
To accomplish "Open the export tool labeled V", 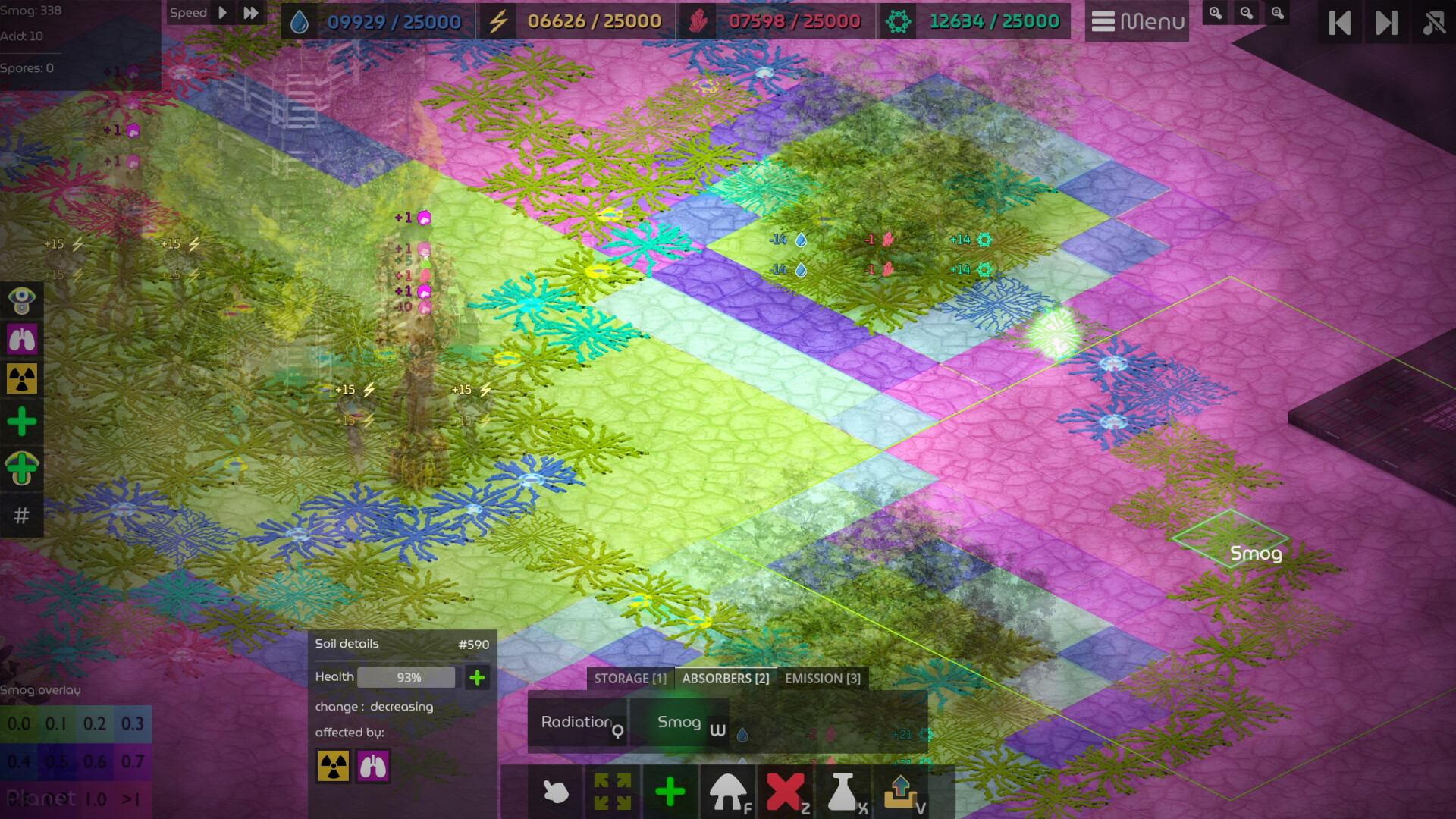I will 900,792.
